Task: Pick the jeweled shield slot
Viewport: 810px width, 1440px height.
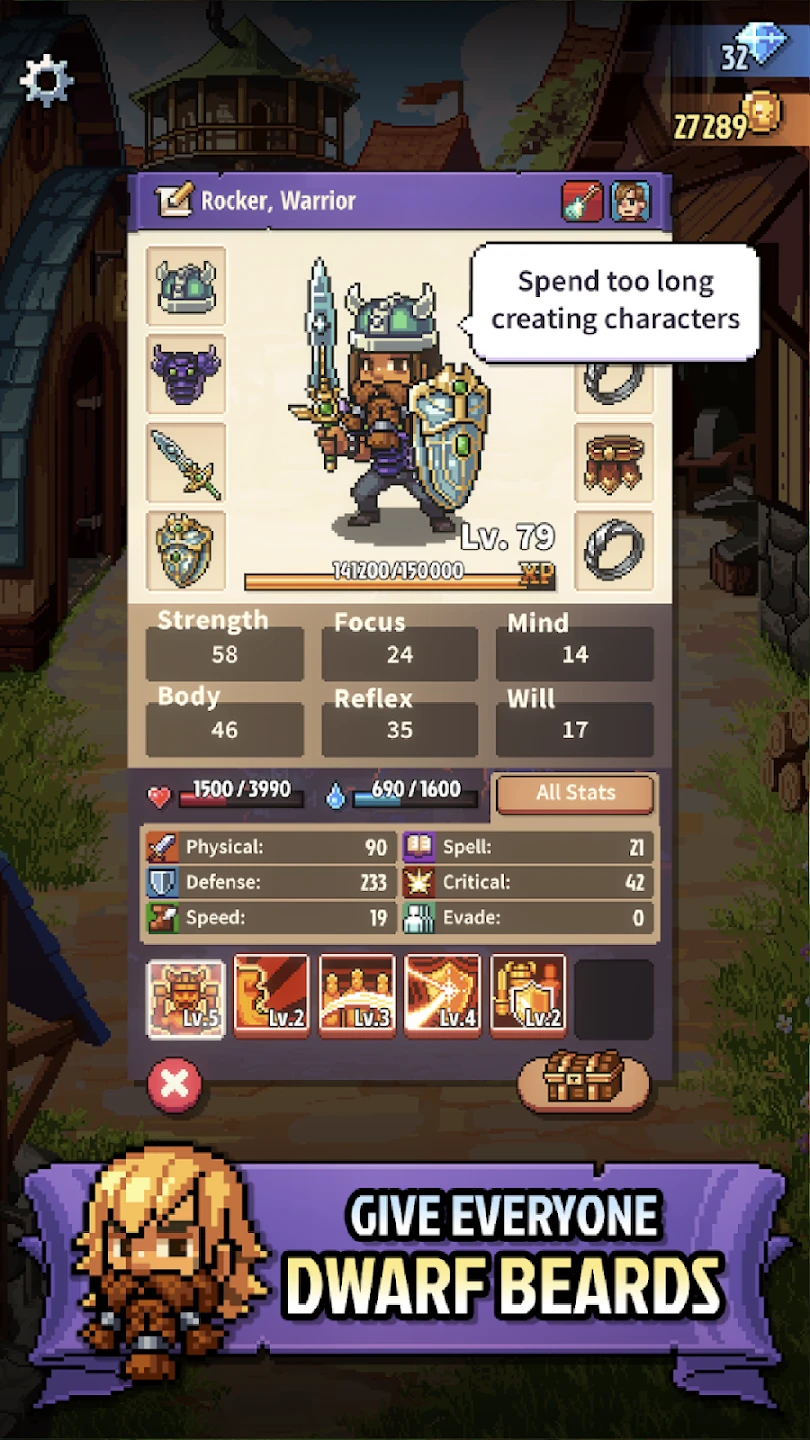Action: pos(186,550)
